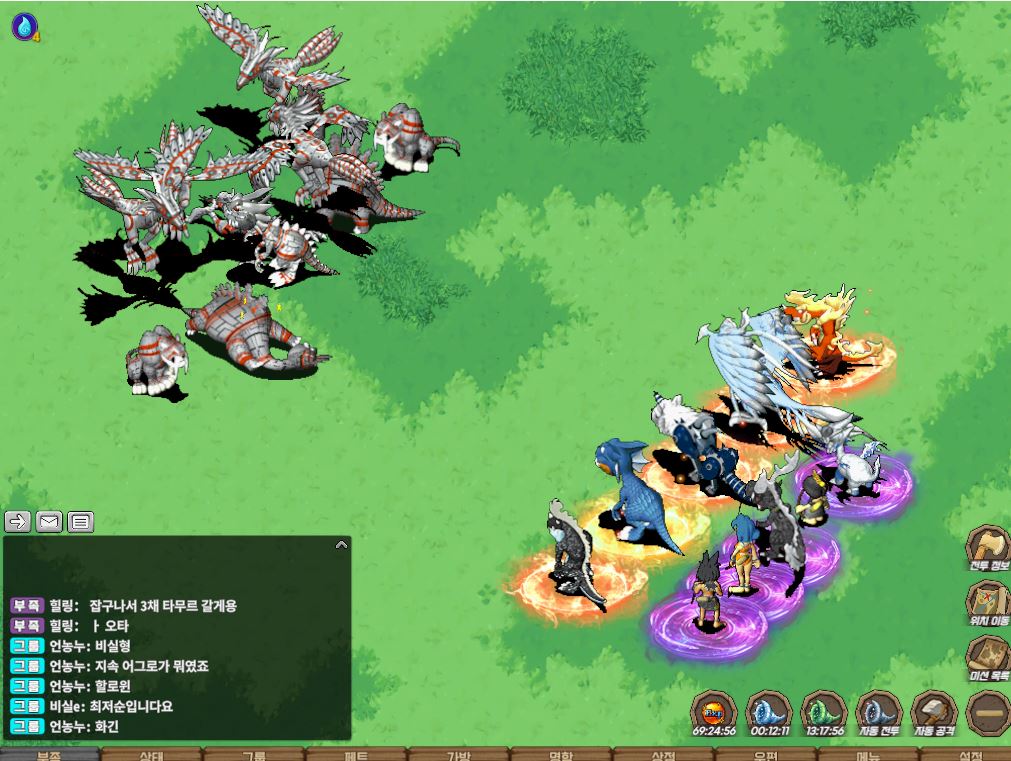Screen dimensions: 1011x761
Task: Toggle the 자동 공격 auto attack hammer
Action: (934, 712)
